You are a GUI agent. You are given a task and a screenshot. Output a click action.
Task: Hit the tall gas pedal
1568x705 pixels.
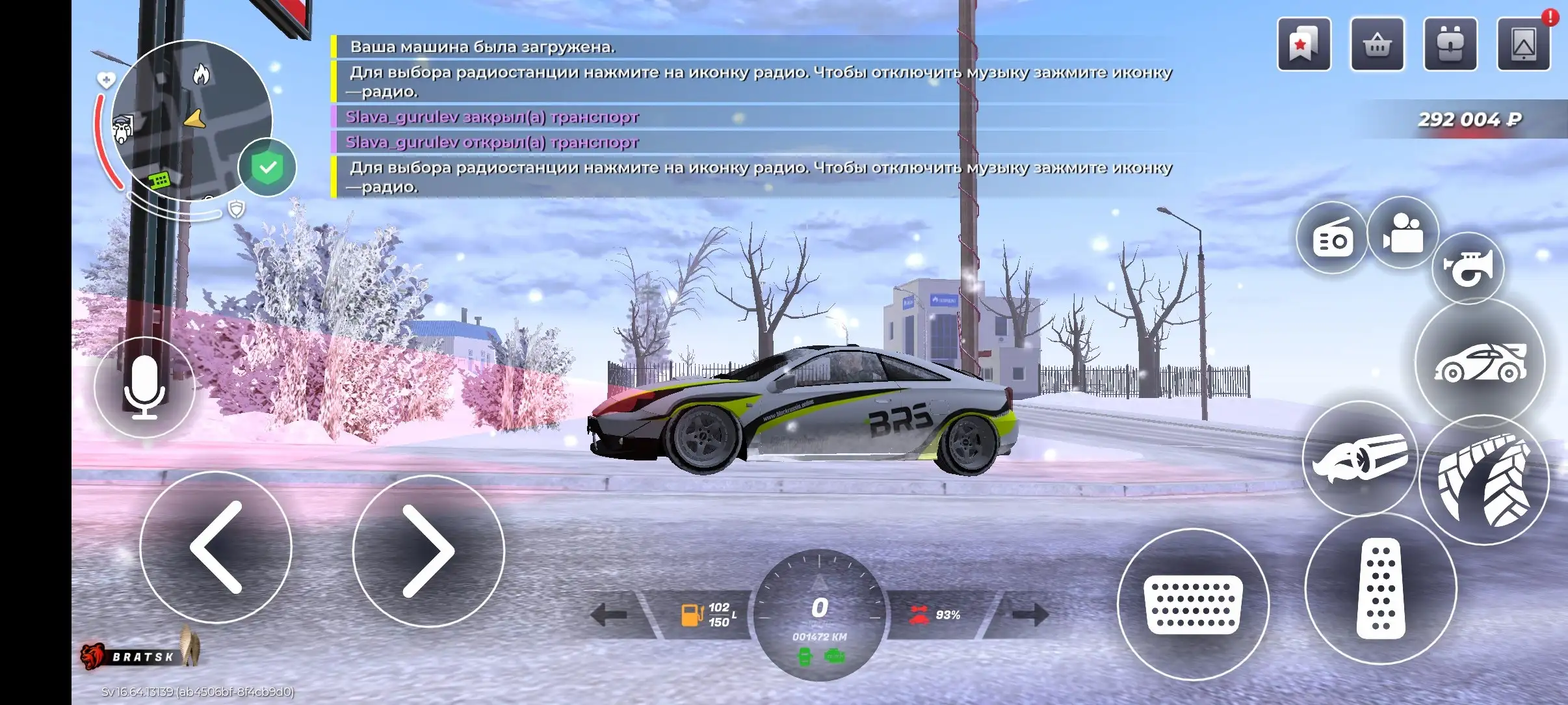1381,589
